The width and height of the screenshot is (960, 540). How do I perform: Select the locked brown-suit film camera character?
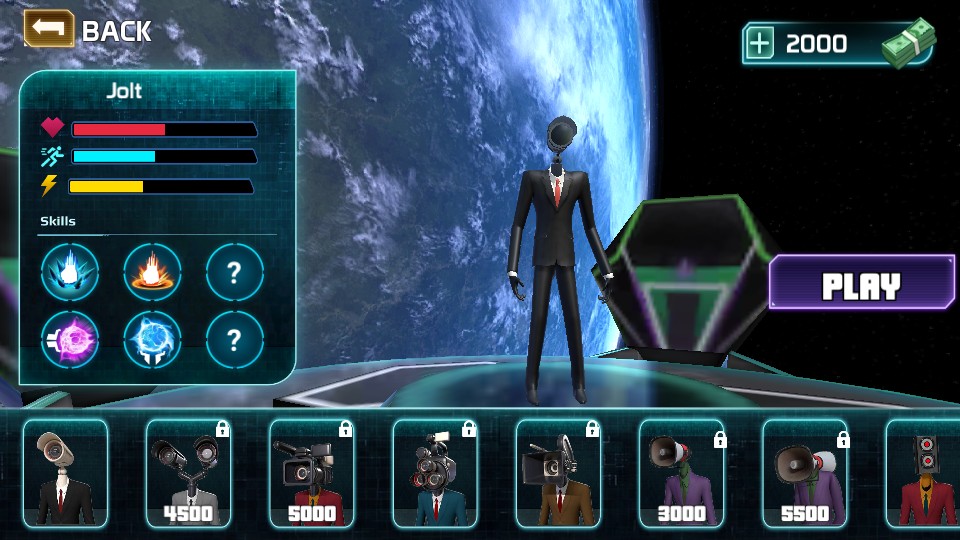coord(557,473)
